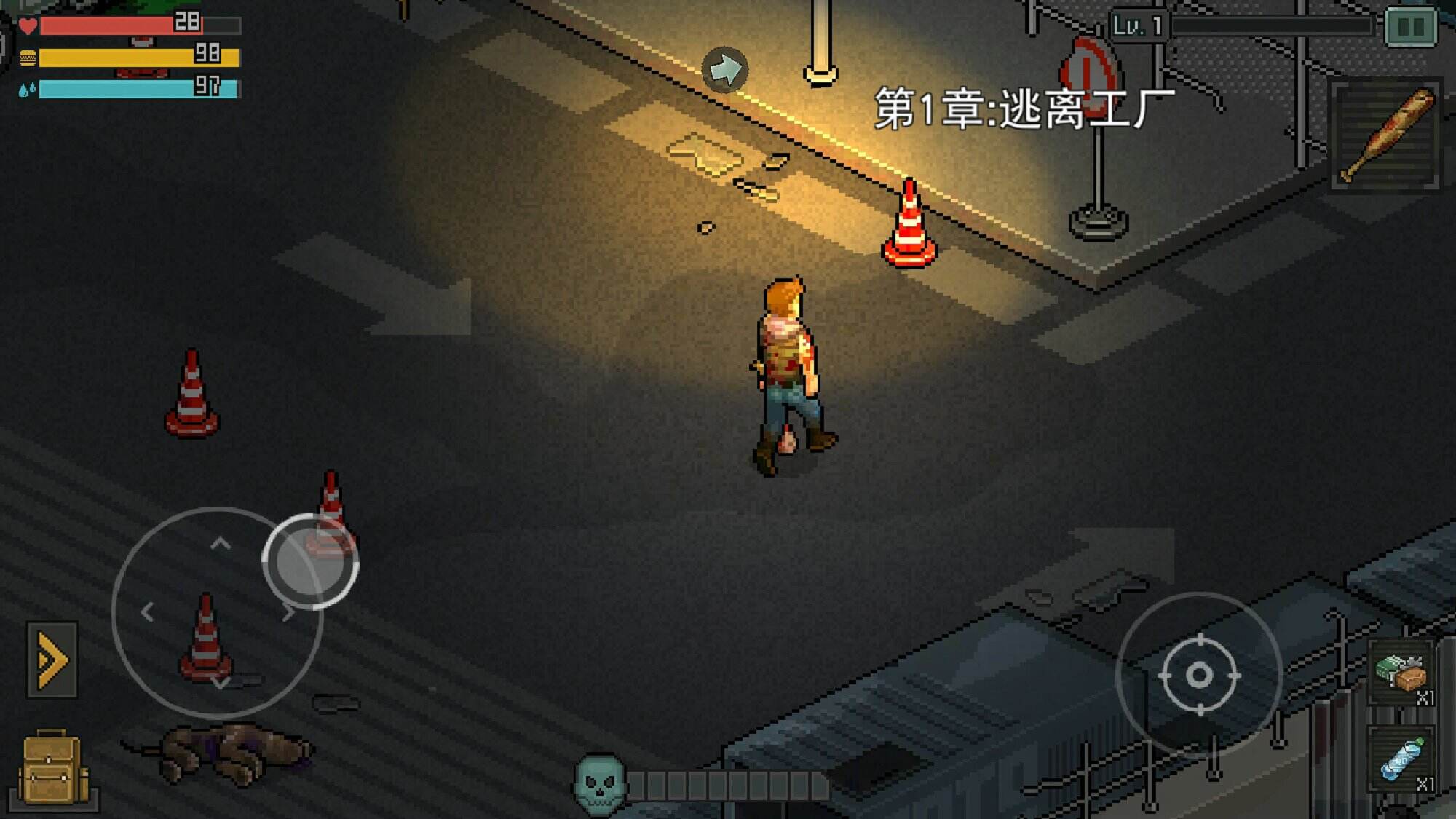Image resolution: width=1456 pixels, height=819 pixels.
Task: Use the water bottle quick slot
Action: pos(1402,760)
